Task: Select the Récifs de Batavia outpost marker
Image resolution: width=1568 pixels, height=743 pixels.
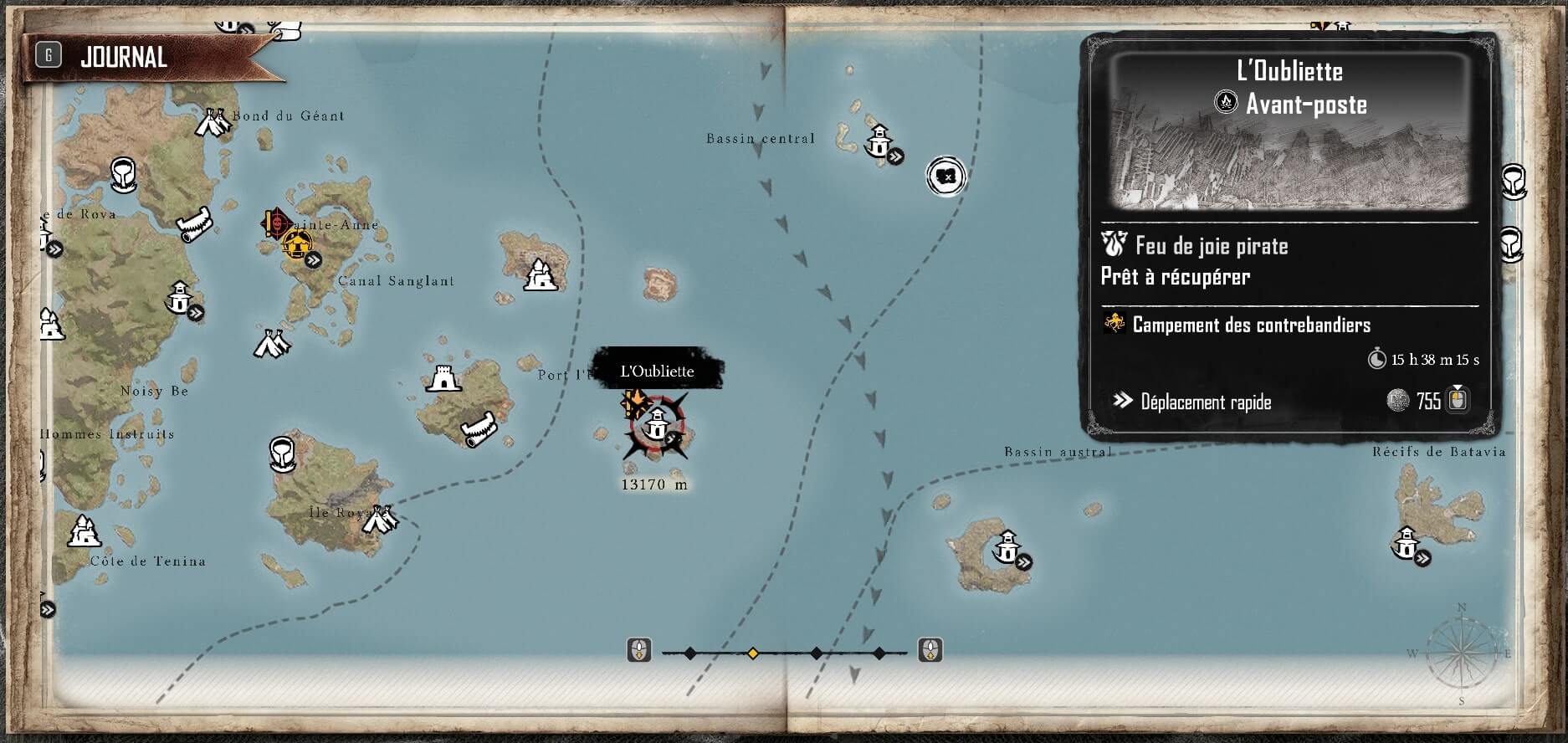Action: (1407, 541)
